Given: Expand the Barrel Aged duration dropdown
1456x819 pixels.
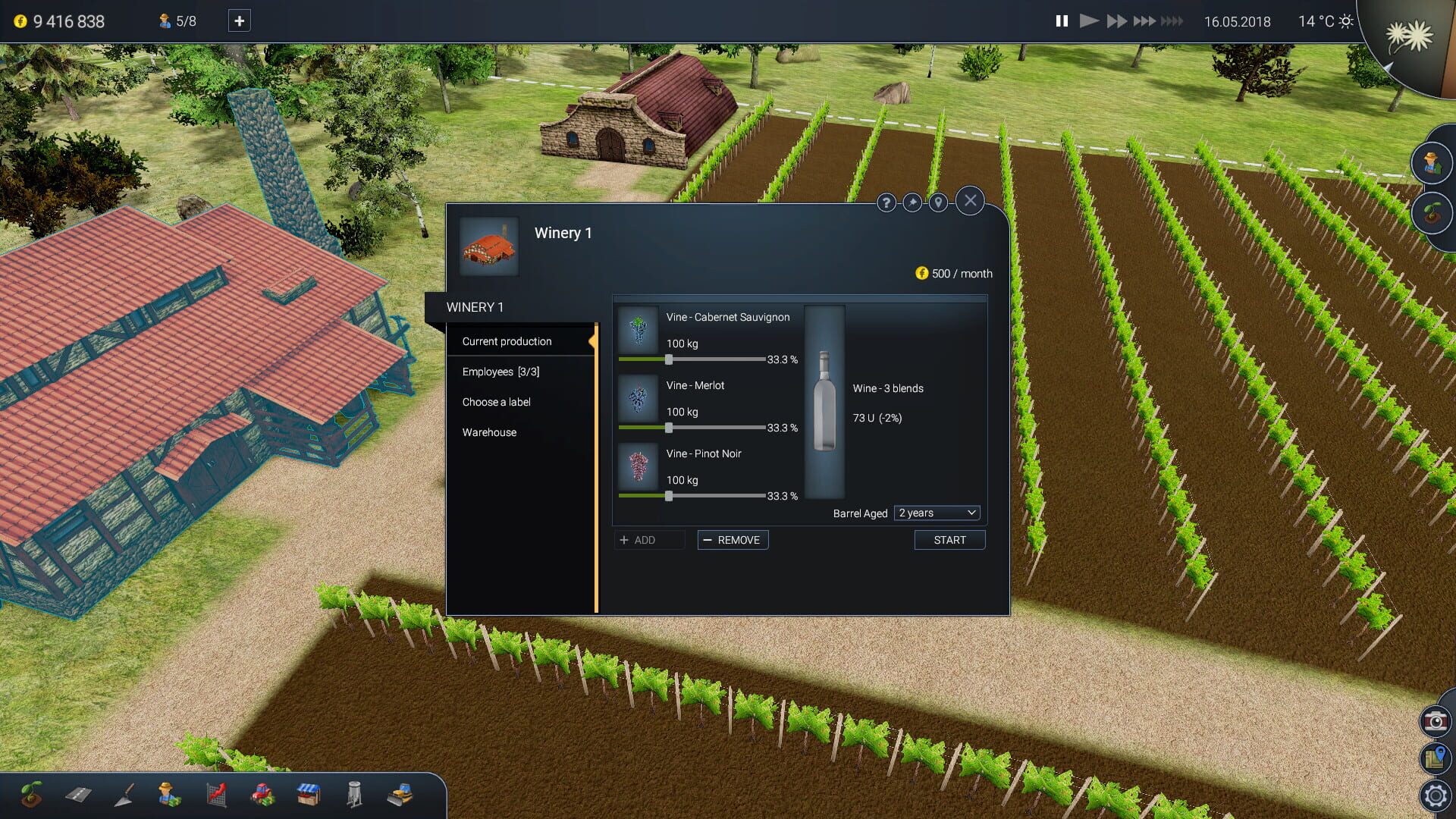Looking at the screenshot, I should 936,513.
